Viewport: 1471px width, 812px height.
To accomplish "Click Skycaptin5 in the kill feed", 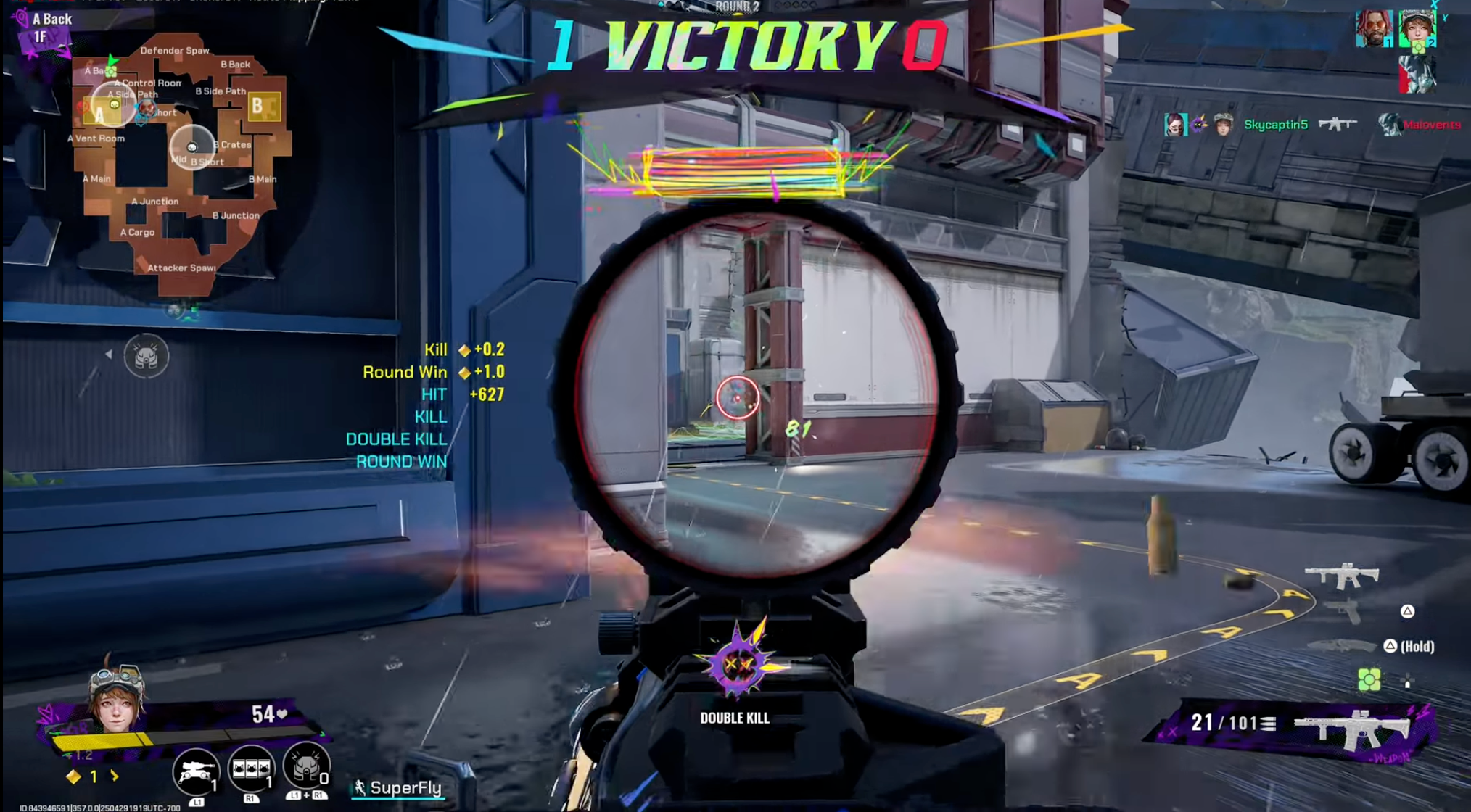I will coord(1275,125).
